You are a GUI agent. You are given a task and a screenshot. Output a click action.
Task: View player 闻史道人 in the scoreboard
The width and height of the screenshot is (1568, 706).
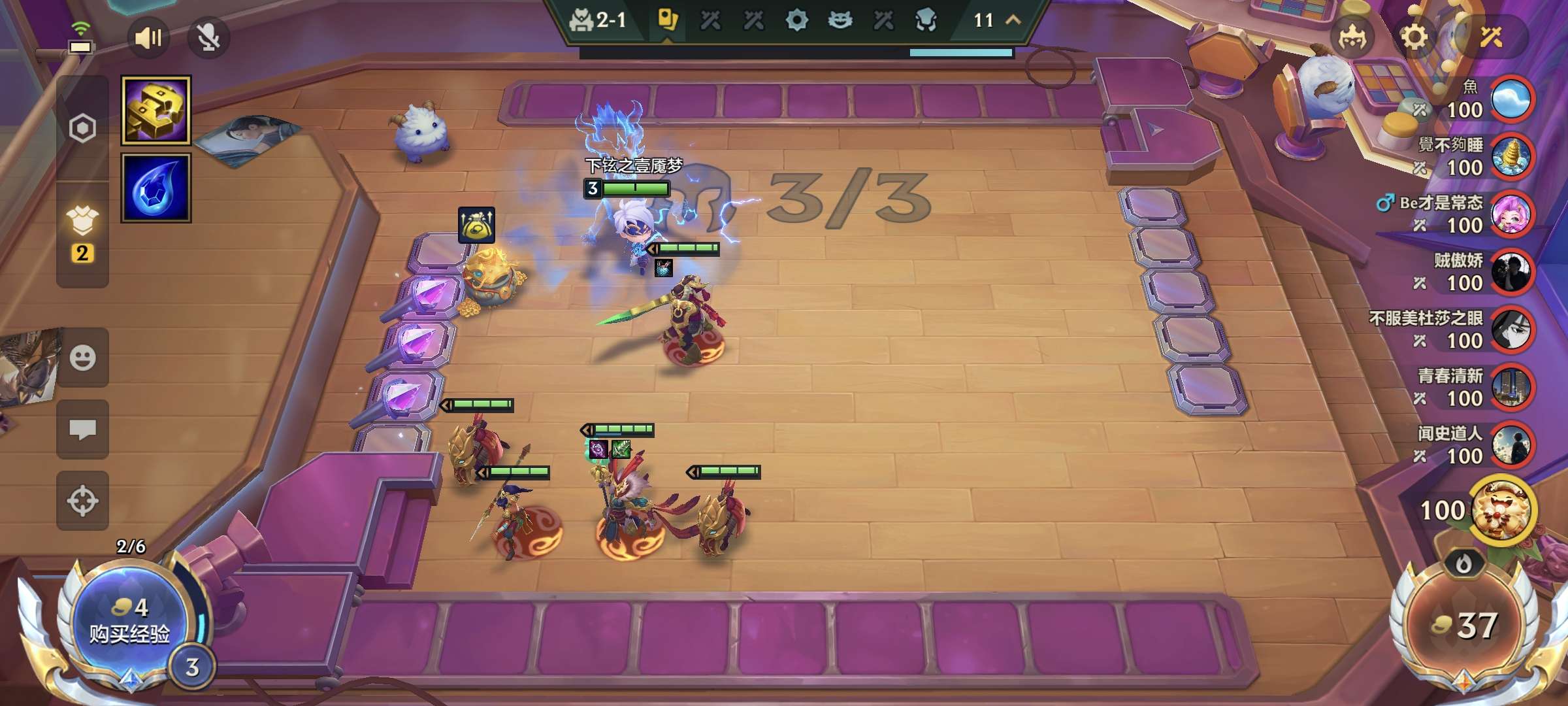pos(1511,445)
